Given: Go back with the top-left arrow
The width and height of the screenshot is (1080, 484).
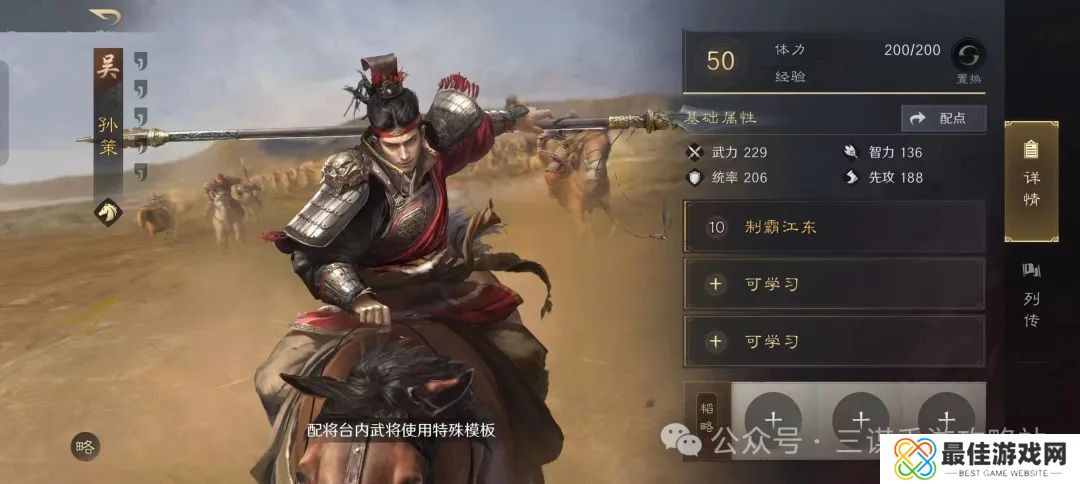Looking at the screenshot, I should (x=103, y=16).
